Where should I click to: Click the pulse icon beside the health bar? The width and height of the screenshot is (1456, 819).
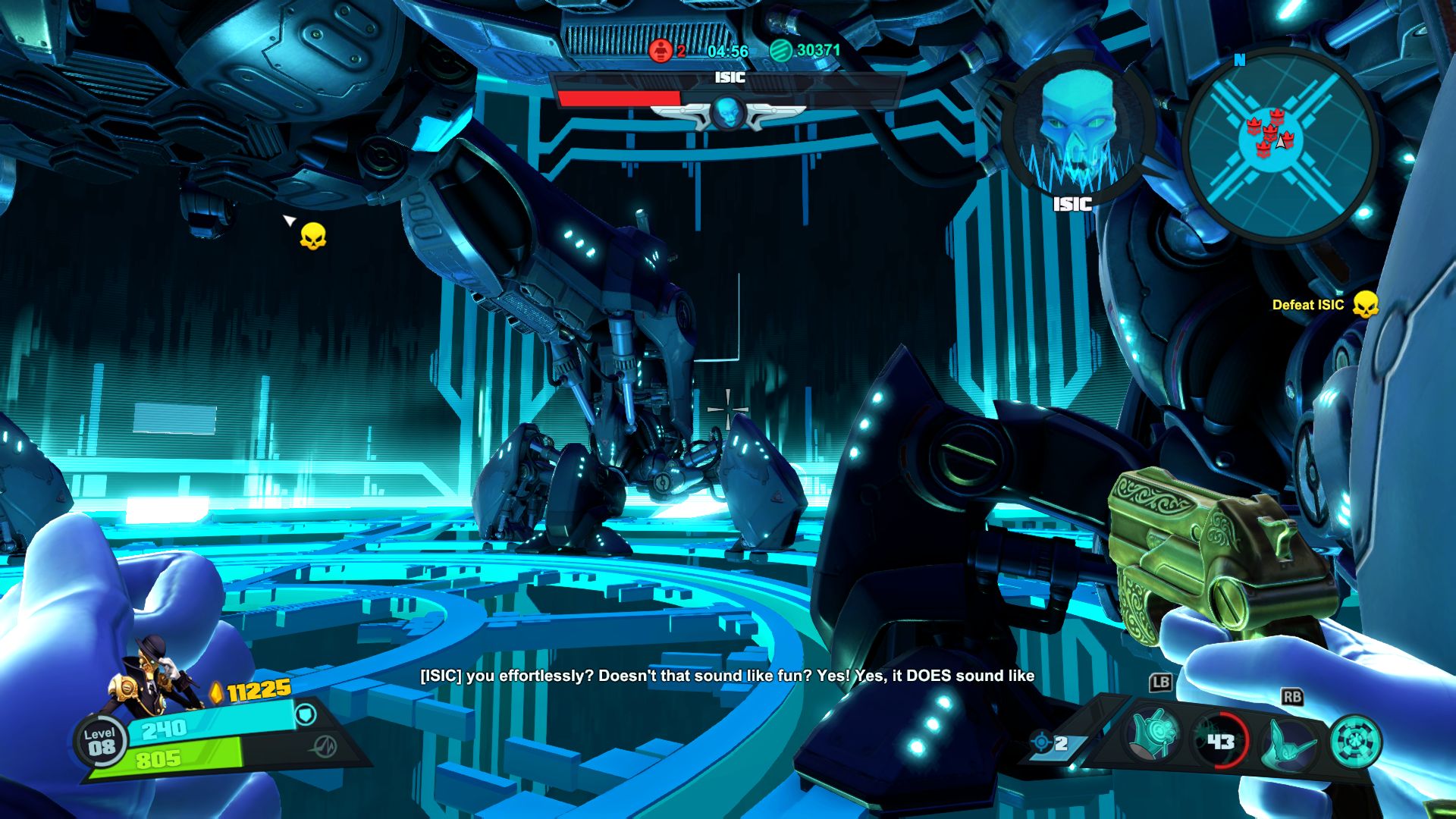[x=325, y=746]
